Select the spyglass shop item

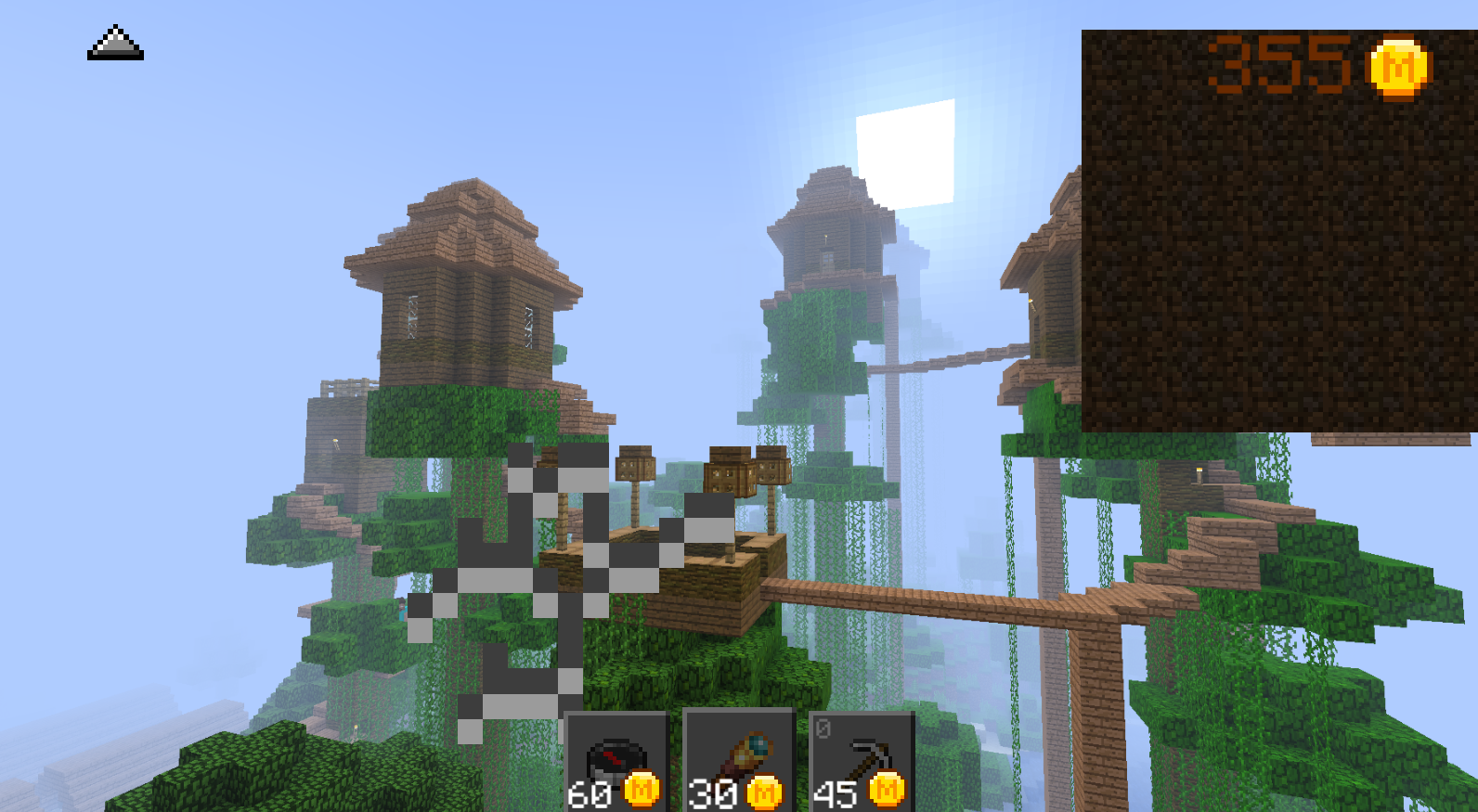point(737,754)
